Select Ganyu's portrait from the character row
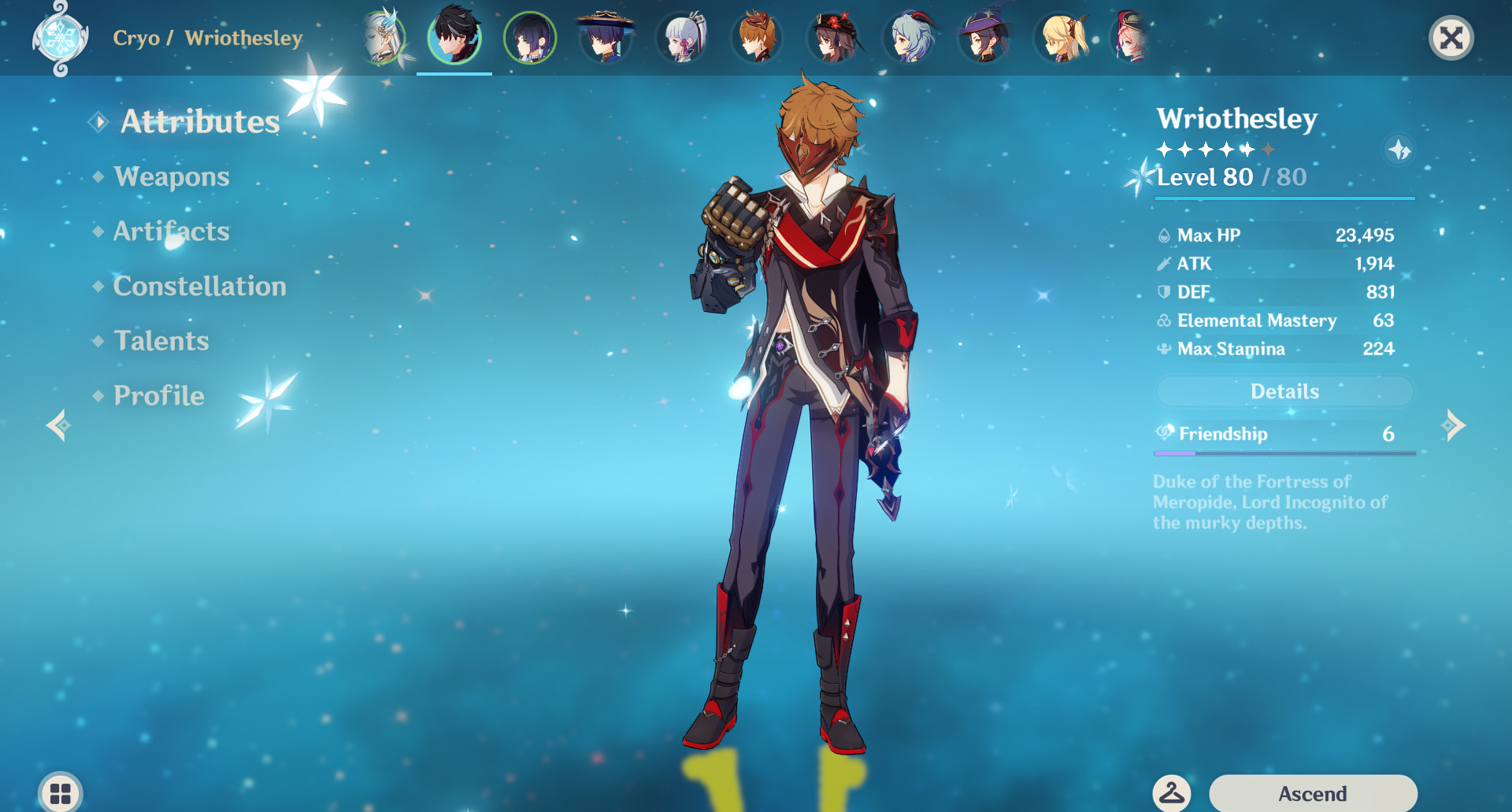 click(911, 37)
